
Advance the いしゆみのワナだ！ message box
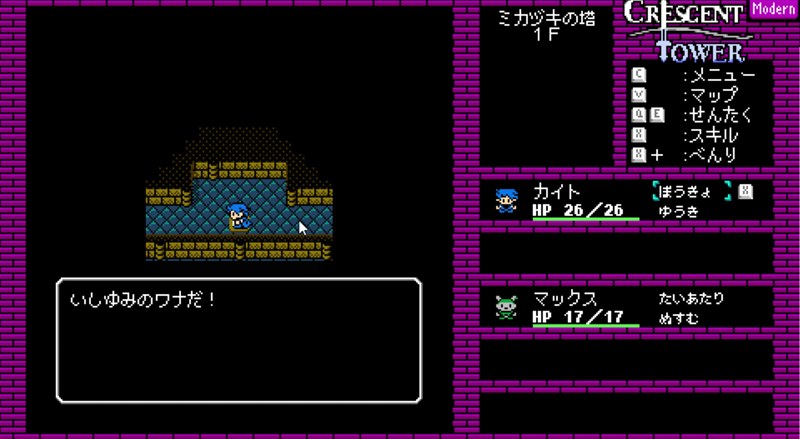tap(238, 340)
